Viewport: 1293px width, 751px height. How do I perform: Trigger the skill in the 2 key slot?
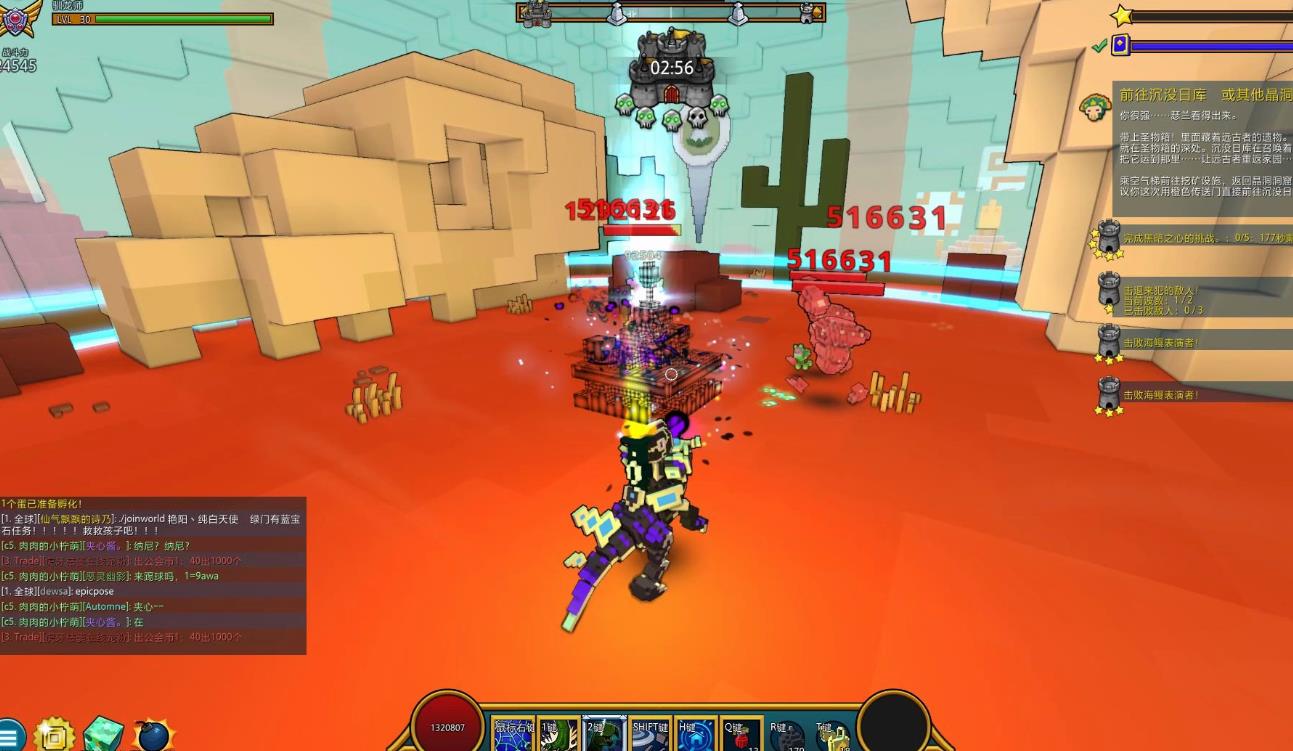pyautogui.click(x=604, y=735)
